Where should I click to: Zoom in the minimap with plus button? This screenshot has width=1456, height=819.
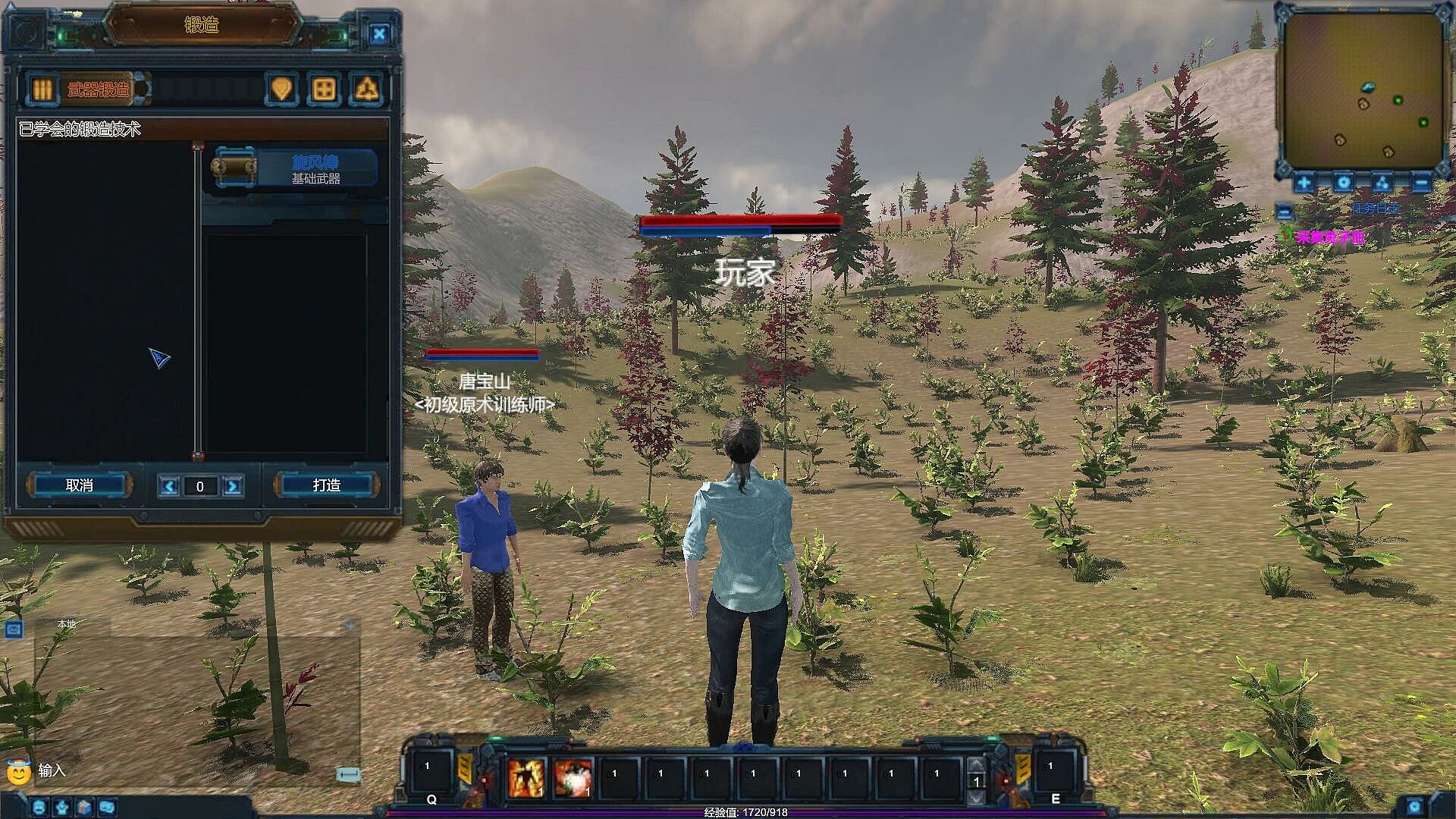1304,183
